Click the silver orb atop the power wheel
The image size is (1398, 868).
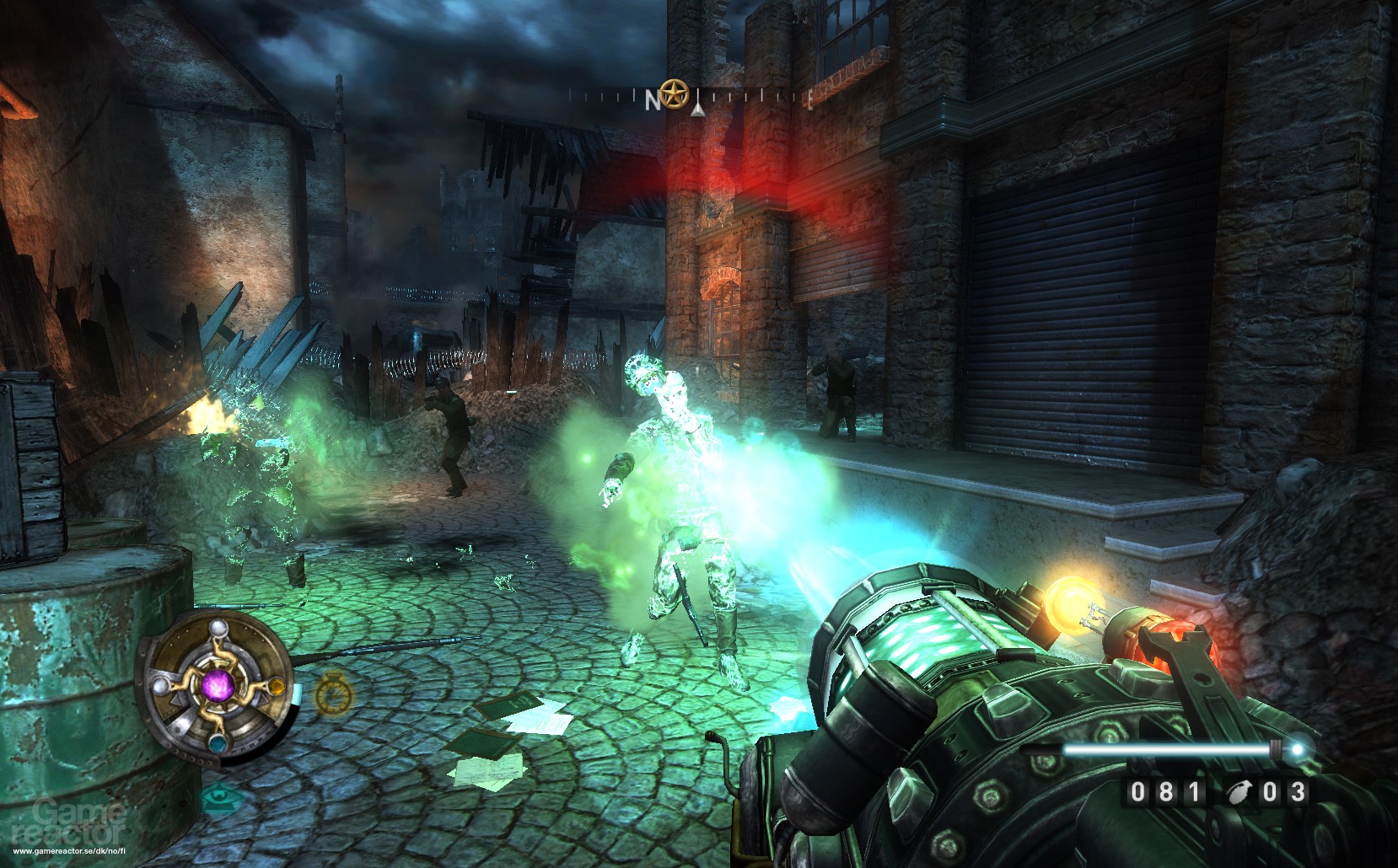[218, 630]
